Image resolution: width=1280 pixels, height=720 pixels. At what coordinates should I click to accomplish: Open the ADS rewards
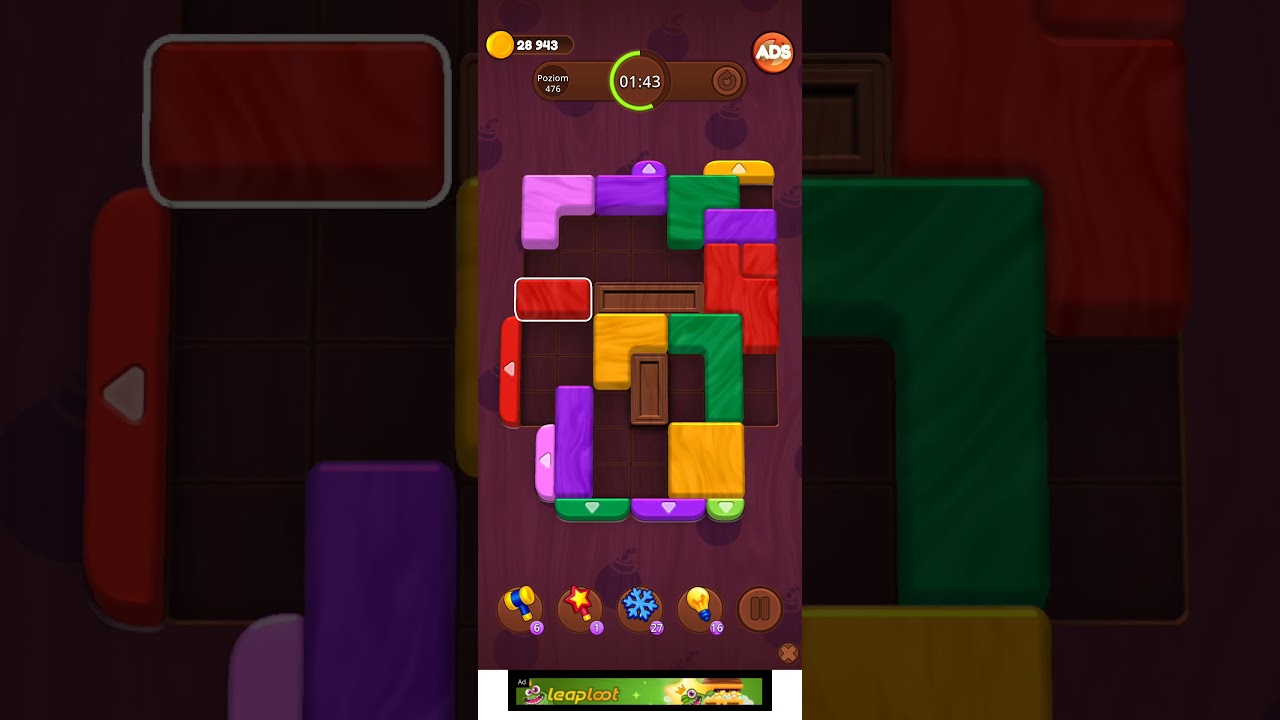(x=774, y=52)
